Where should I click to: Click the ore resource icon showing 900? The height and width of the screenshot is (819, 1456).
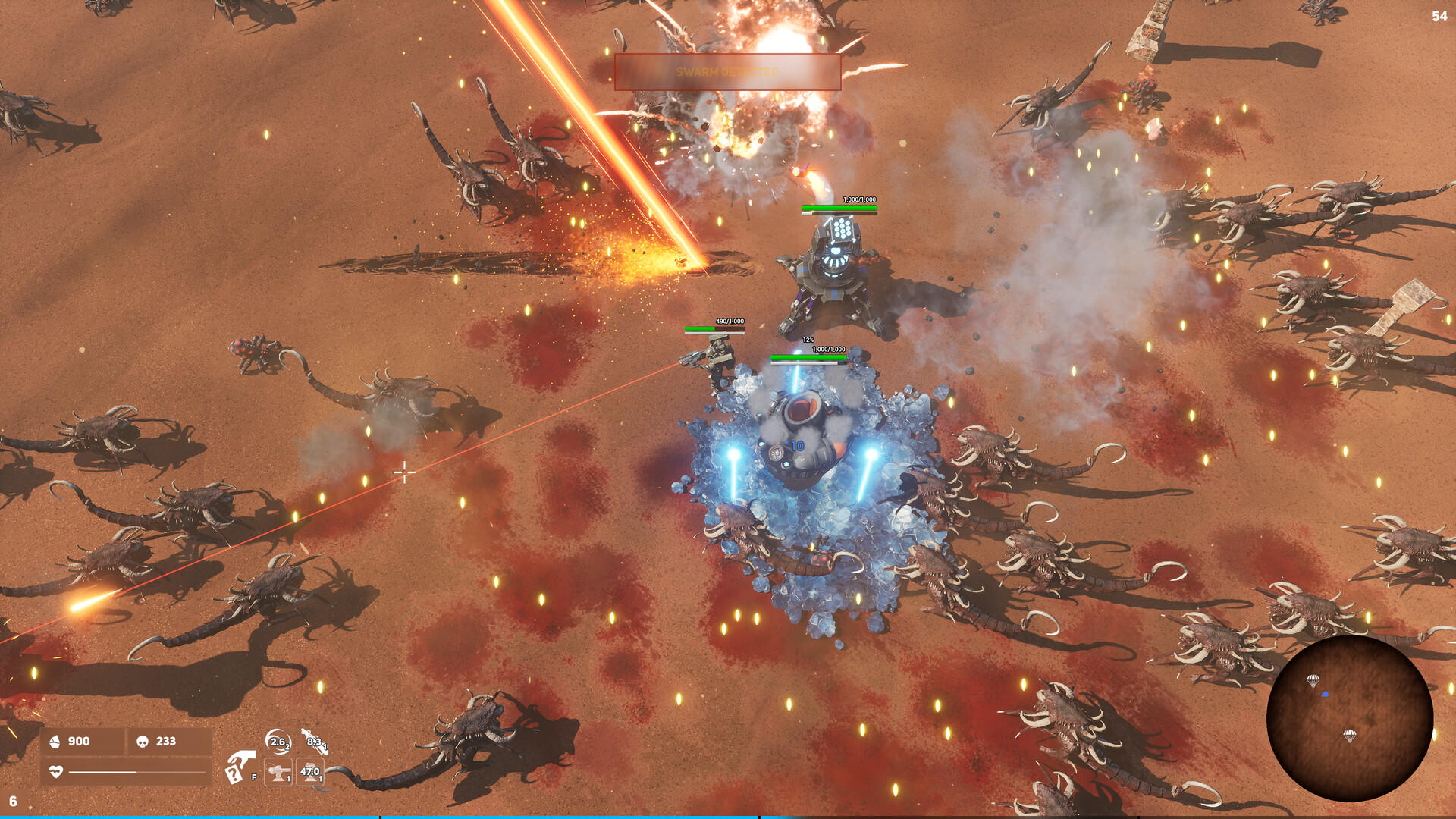click(x=55, y=742)
